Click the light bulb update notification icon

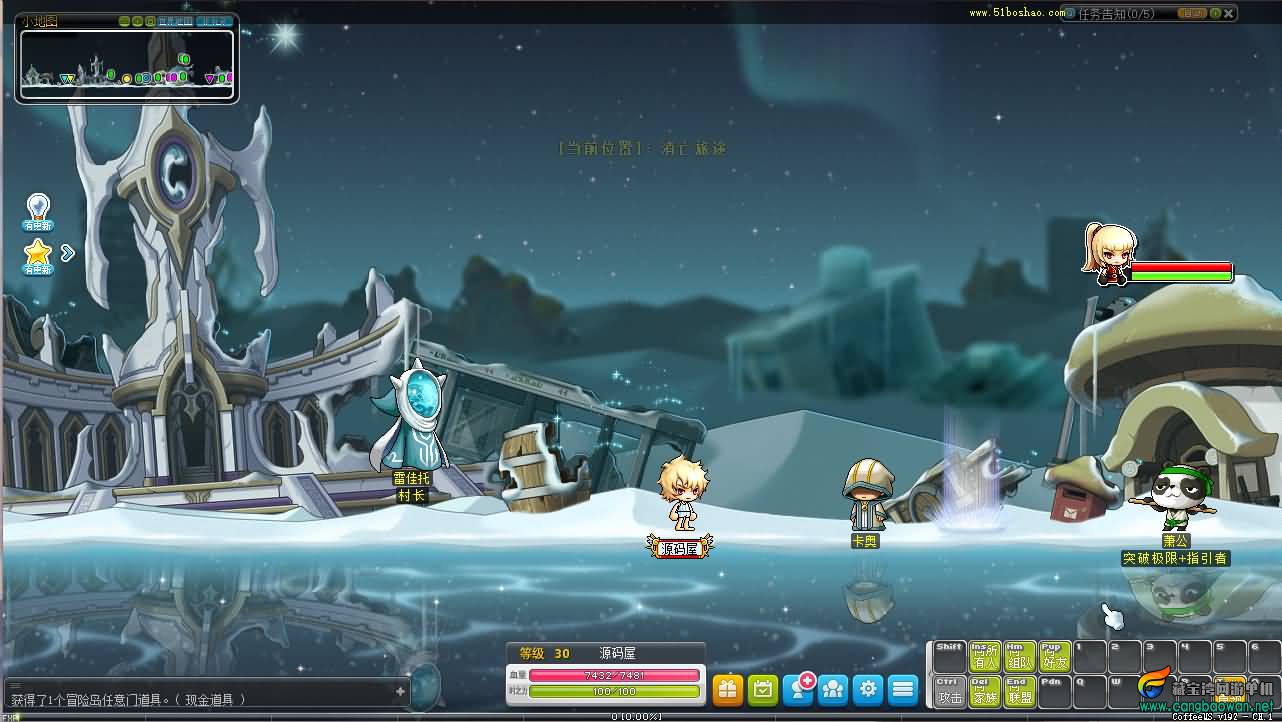point(38,212)
